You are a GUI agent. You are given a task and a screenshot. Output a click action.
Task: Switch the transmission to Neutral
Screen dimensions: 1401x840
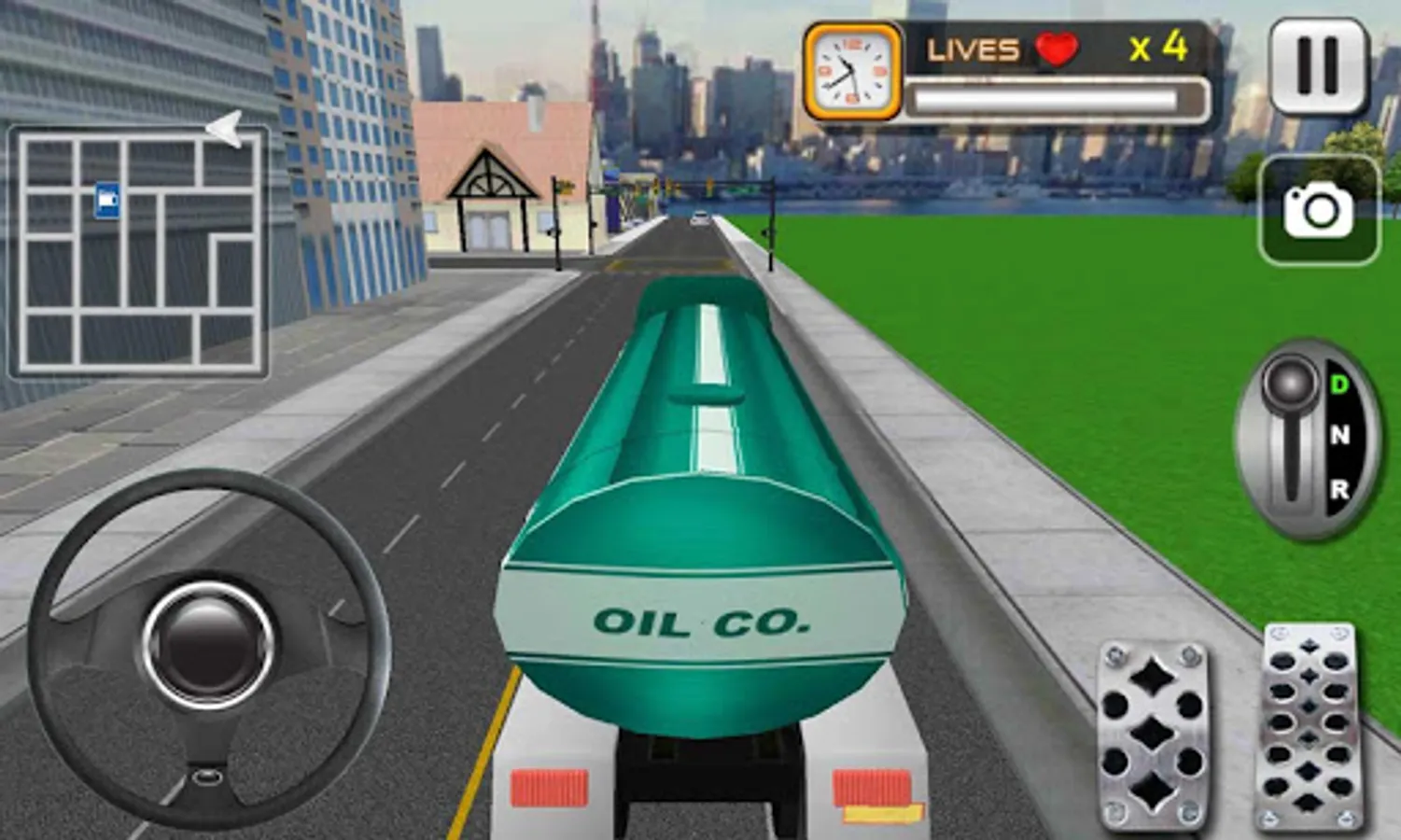[1340, 434]
